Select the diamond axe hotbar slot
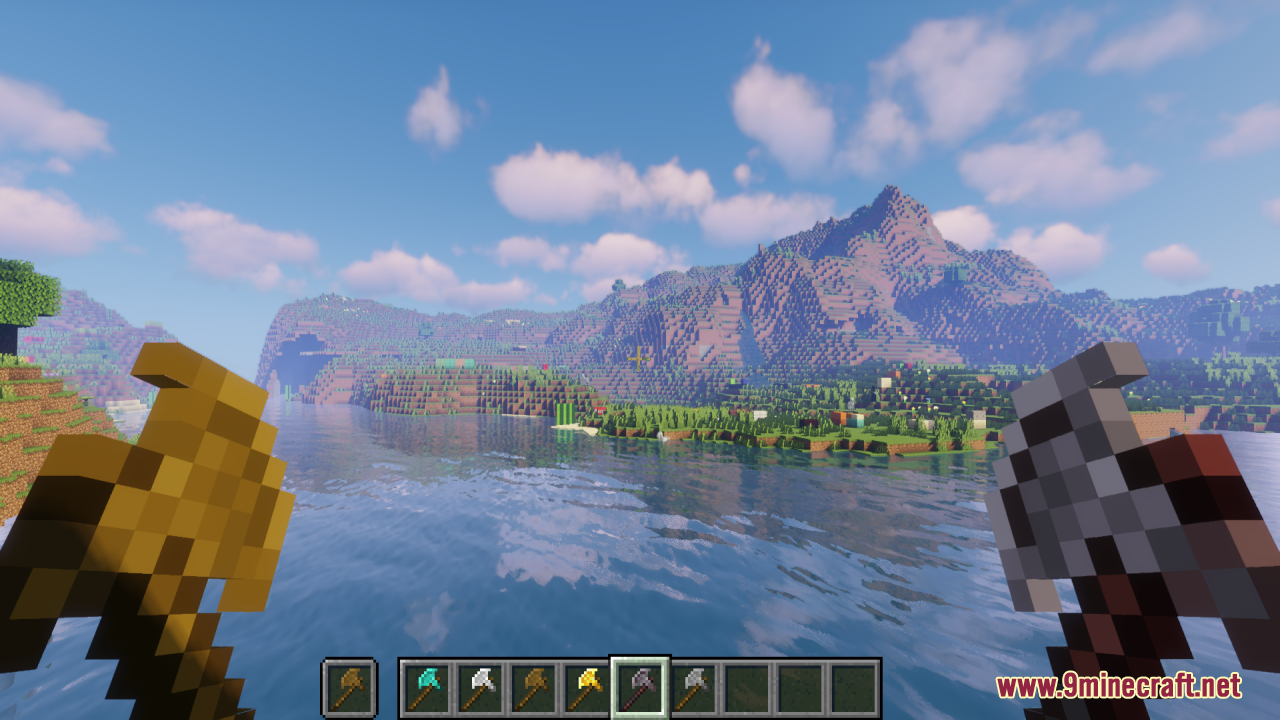 (x=425, y=688)
